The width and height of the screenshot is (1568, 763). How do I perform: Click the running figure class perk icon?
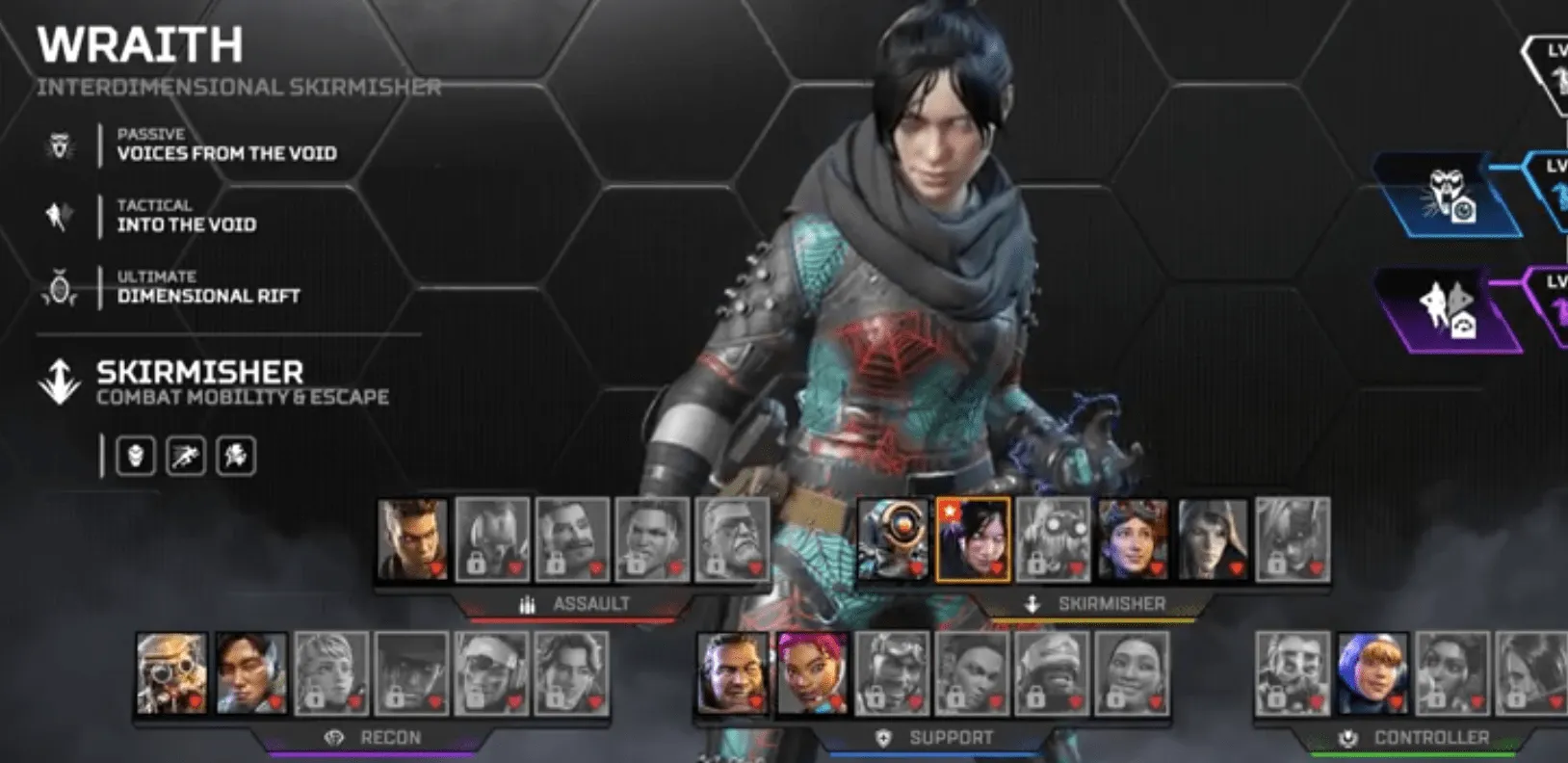(186, 456)
